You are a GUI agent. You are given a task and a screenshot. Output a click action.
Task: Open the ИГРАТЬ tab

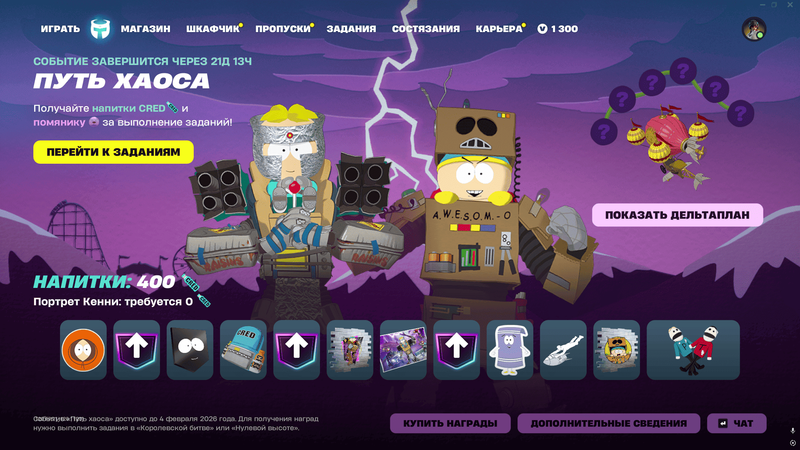[x=60, y=29]
